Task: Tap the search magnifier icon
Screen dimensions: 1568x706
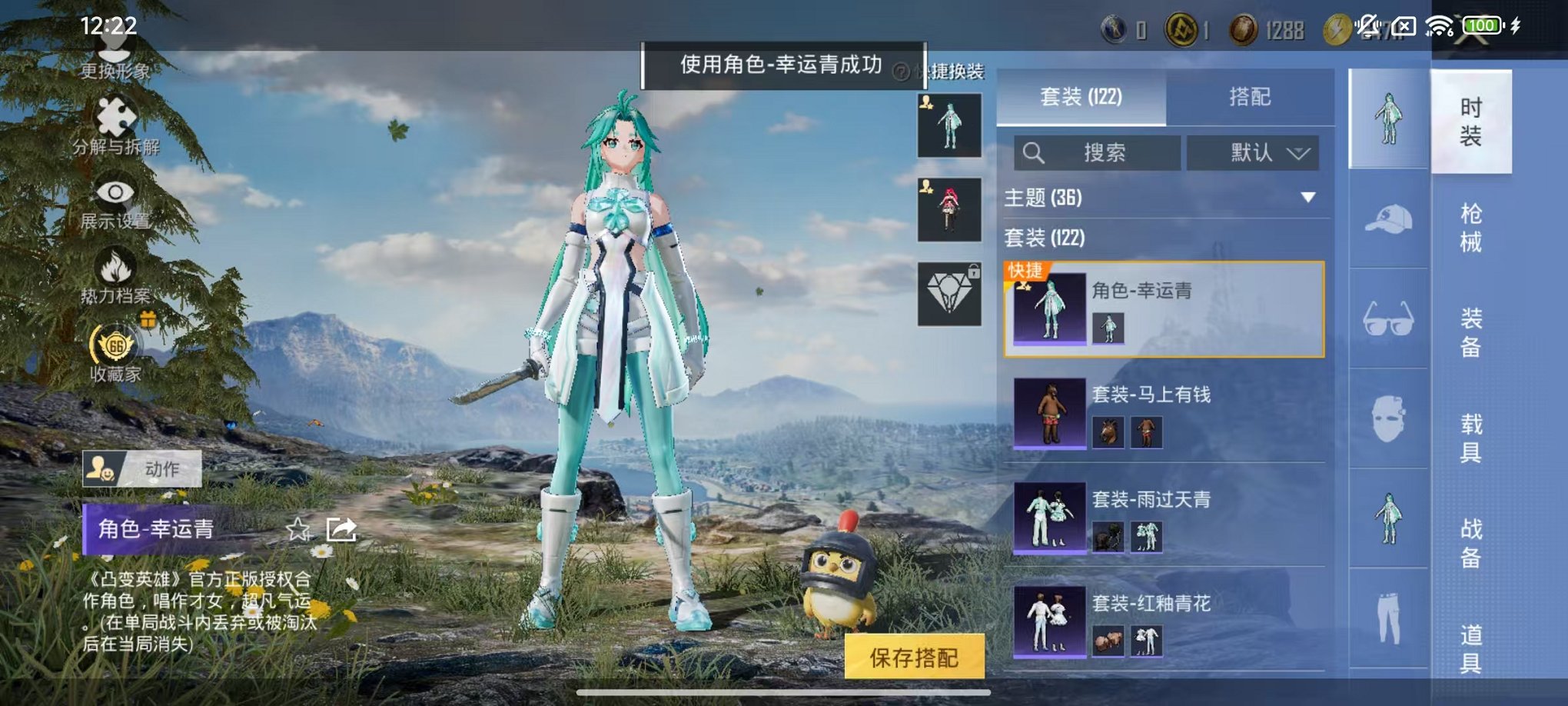Action: coord(1034,152)
